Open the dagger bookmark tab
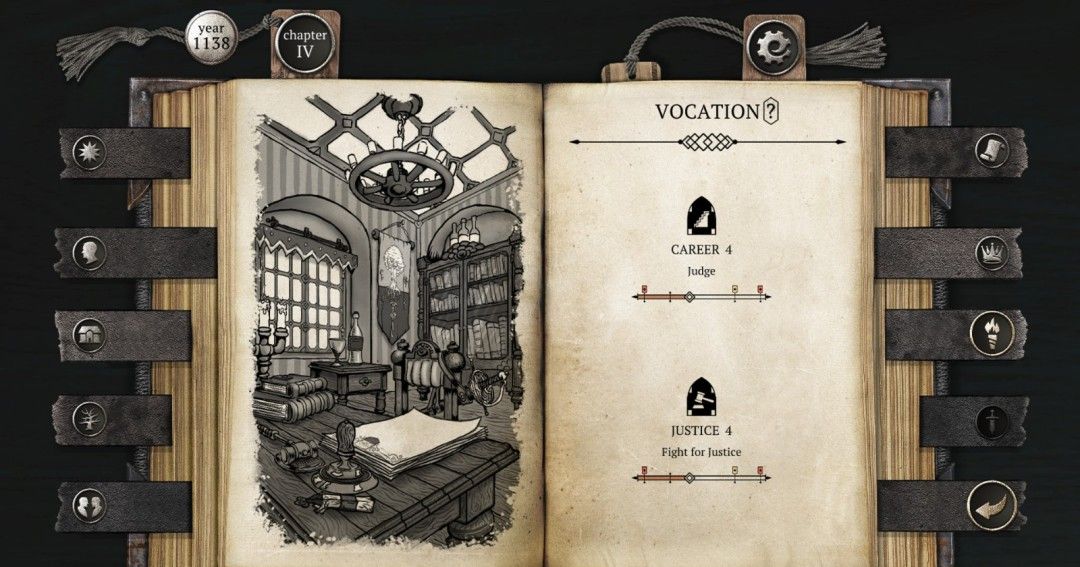 click(991, 419)
